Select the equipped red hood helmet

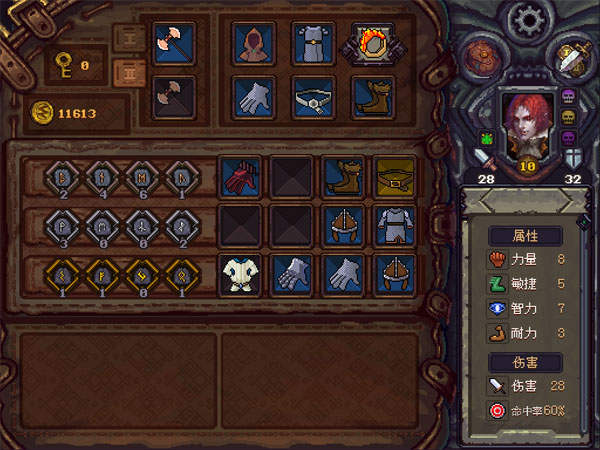coord(254,43)
